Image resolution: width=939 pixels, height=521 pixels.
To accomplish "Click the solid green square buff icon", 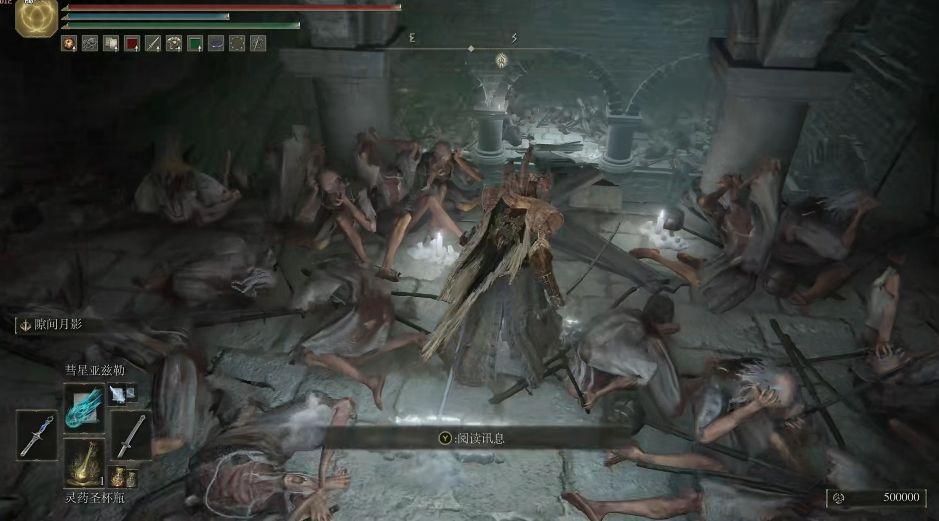I will coord(195,43).
